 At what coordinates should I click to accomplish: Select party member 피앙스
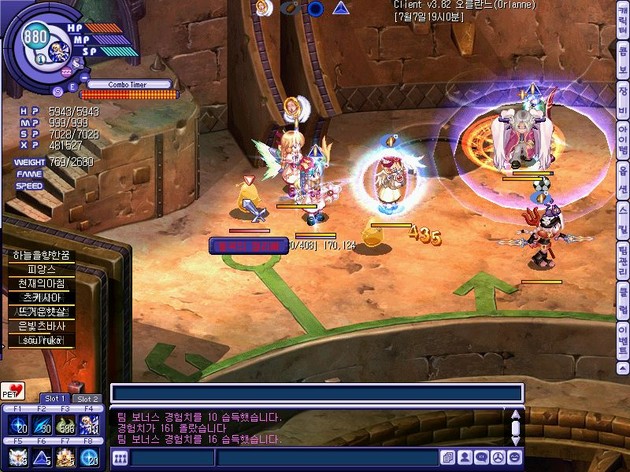(40, 271)
